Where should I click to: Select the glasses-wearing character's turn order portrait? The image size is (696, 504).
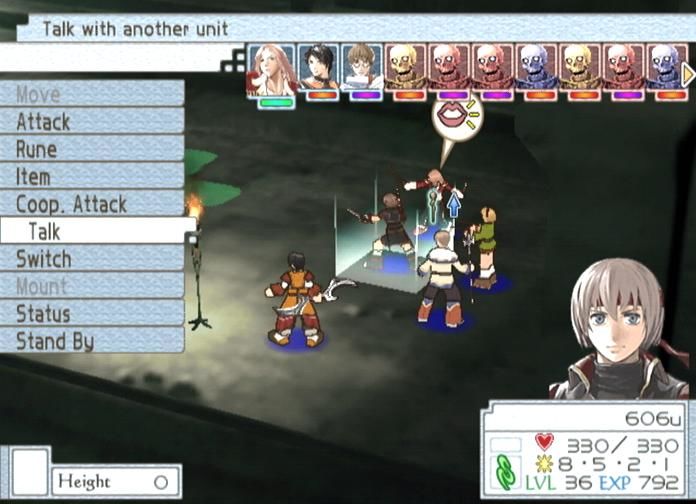[x=362, y=68]
